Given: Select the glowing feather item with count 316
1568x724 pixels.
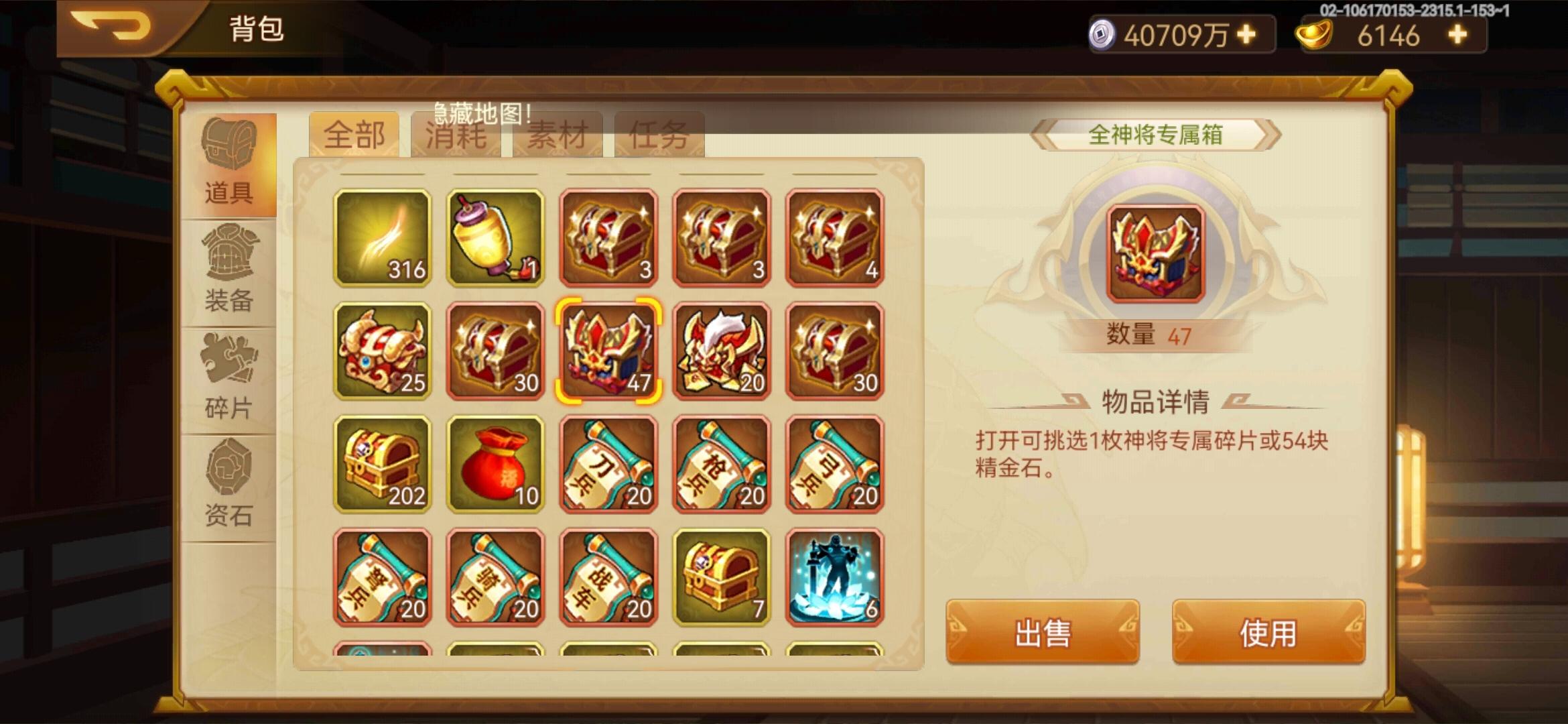Looking at the screenshot, I should [382, 238].
